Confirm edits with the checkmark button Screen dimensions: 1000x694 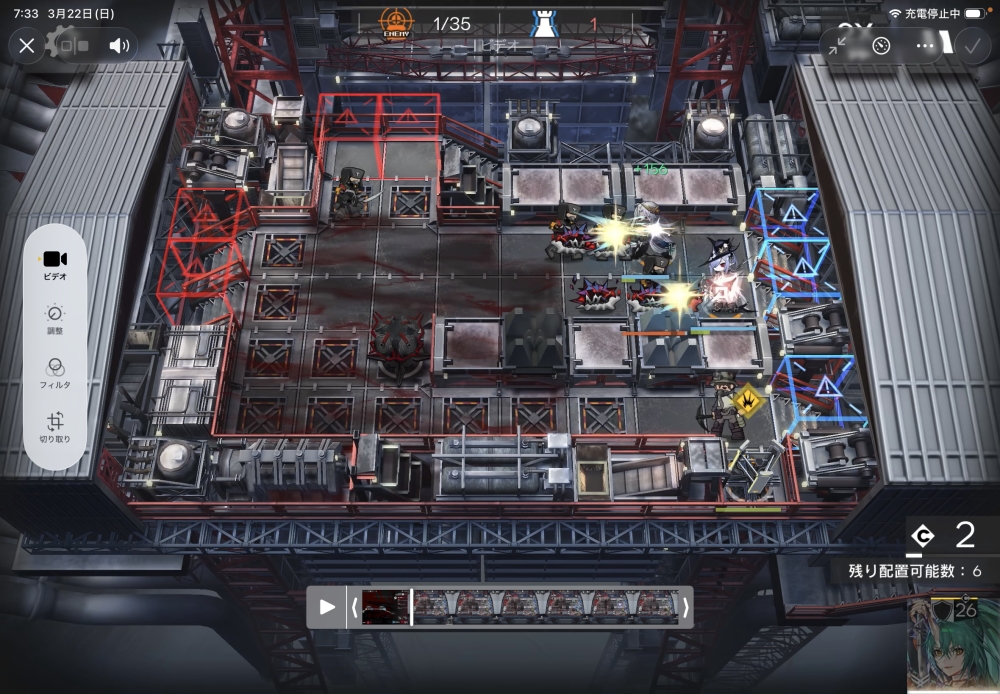[970, 46]
